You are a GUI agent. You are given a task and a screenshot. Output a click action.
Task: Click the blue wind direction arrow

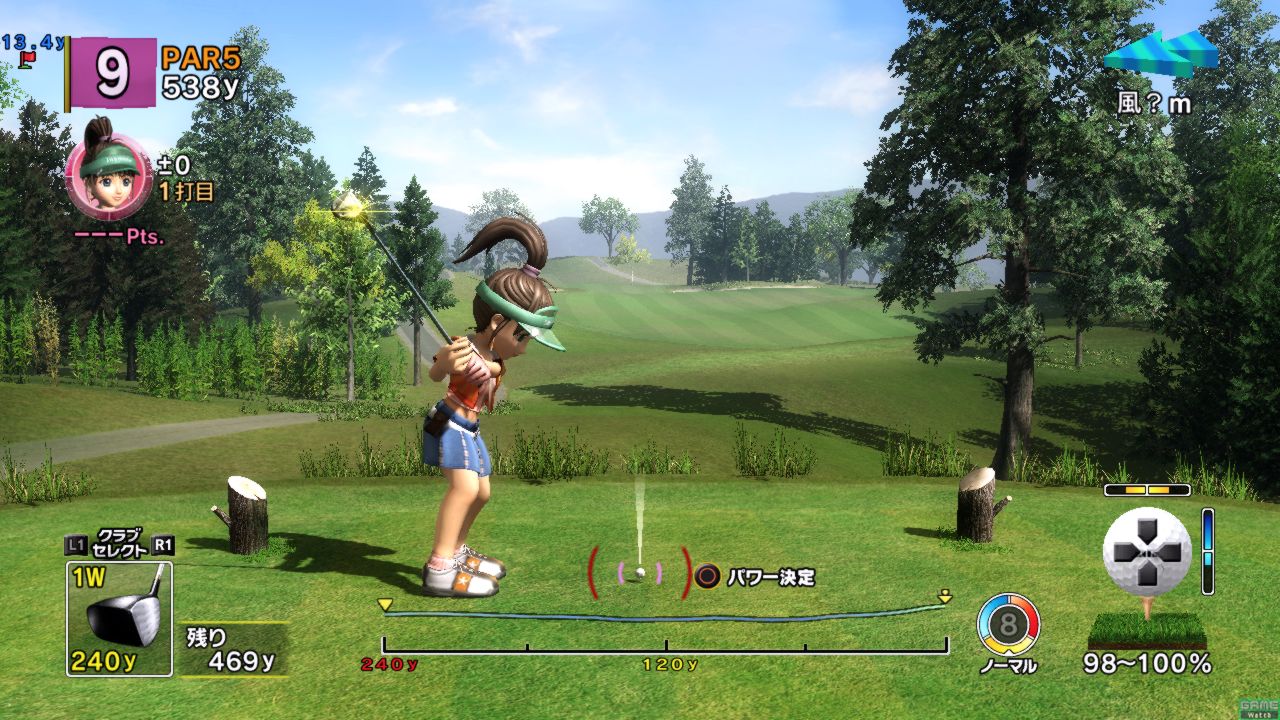[x=1161, y=54]
